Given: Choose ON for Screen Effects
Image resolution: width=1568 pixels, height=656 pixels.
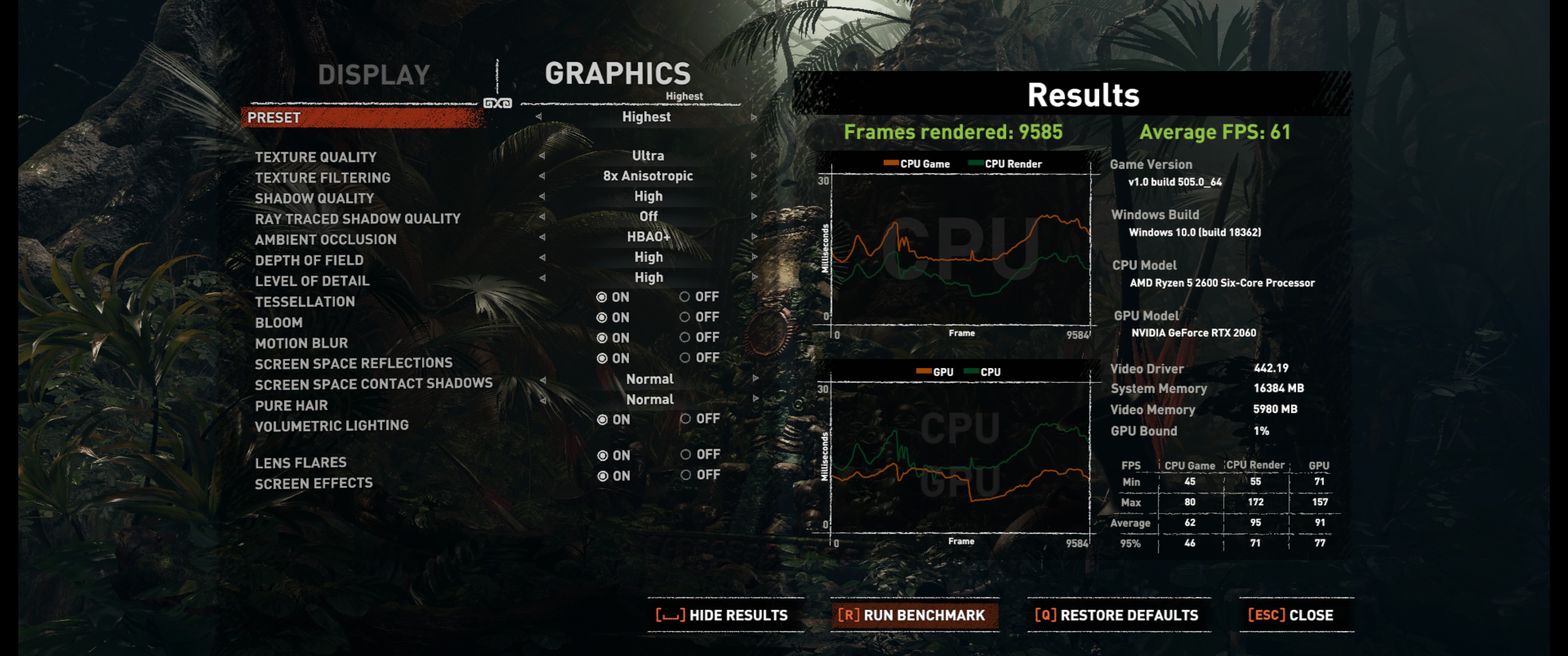Looking at the screenshot, I should point(603,476).
